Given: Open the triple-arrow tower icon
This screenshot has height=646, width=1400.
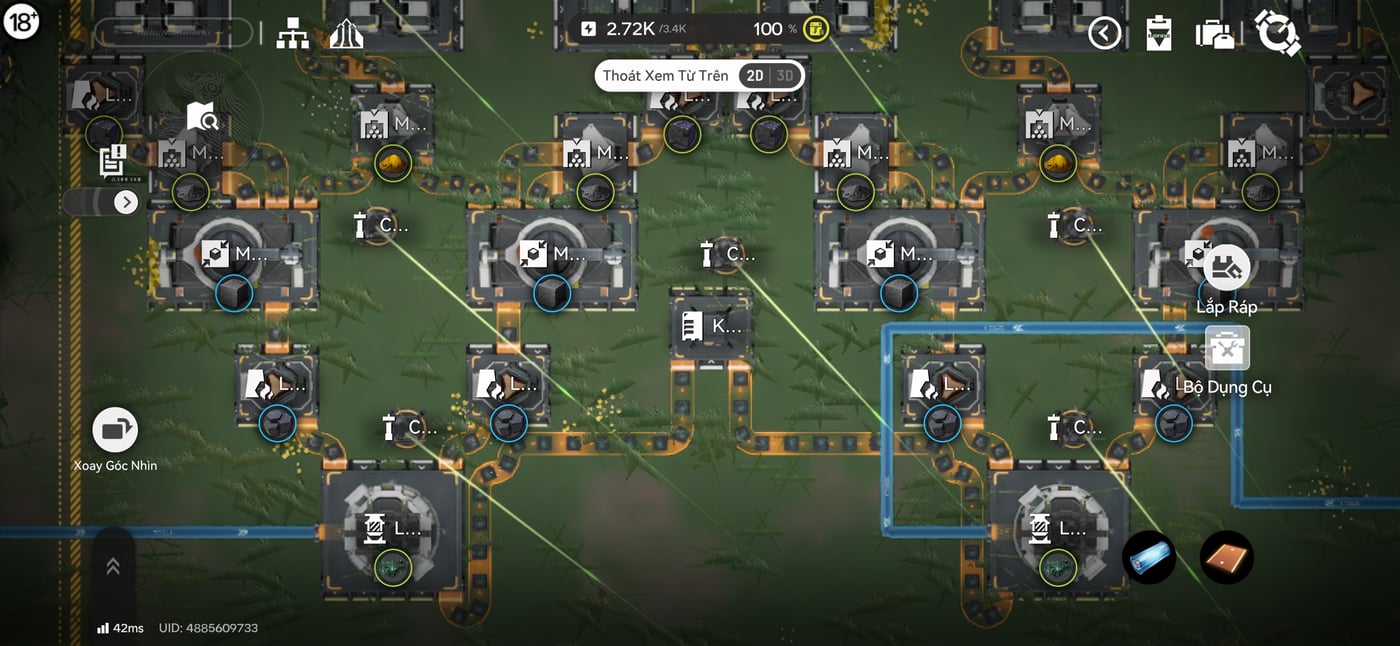Looking at the screenshot, I should 347,33.
